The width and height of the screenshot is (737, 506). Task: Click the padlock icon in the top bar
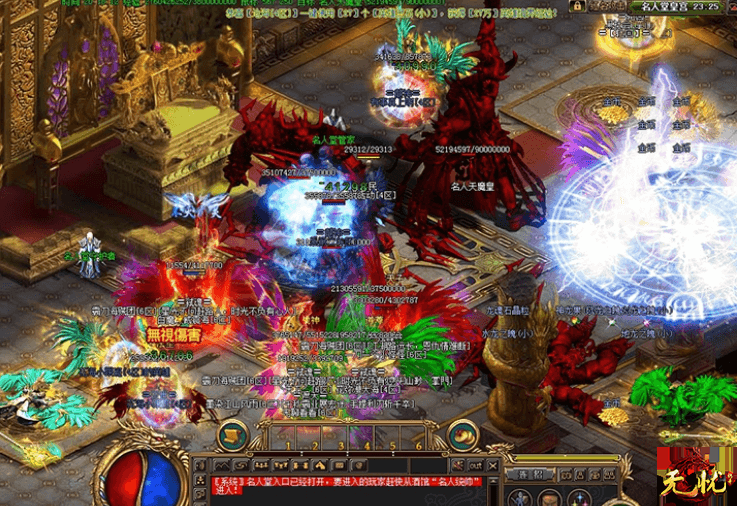click(x=577, y=6)
